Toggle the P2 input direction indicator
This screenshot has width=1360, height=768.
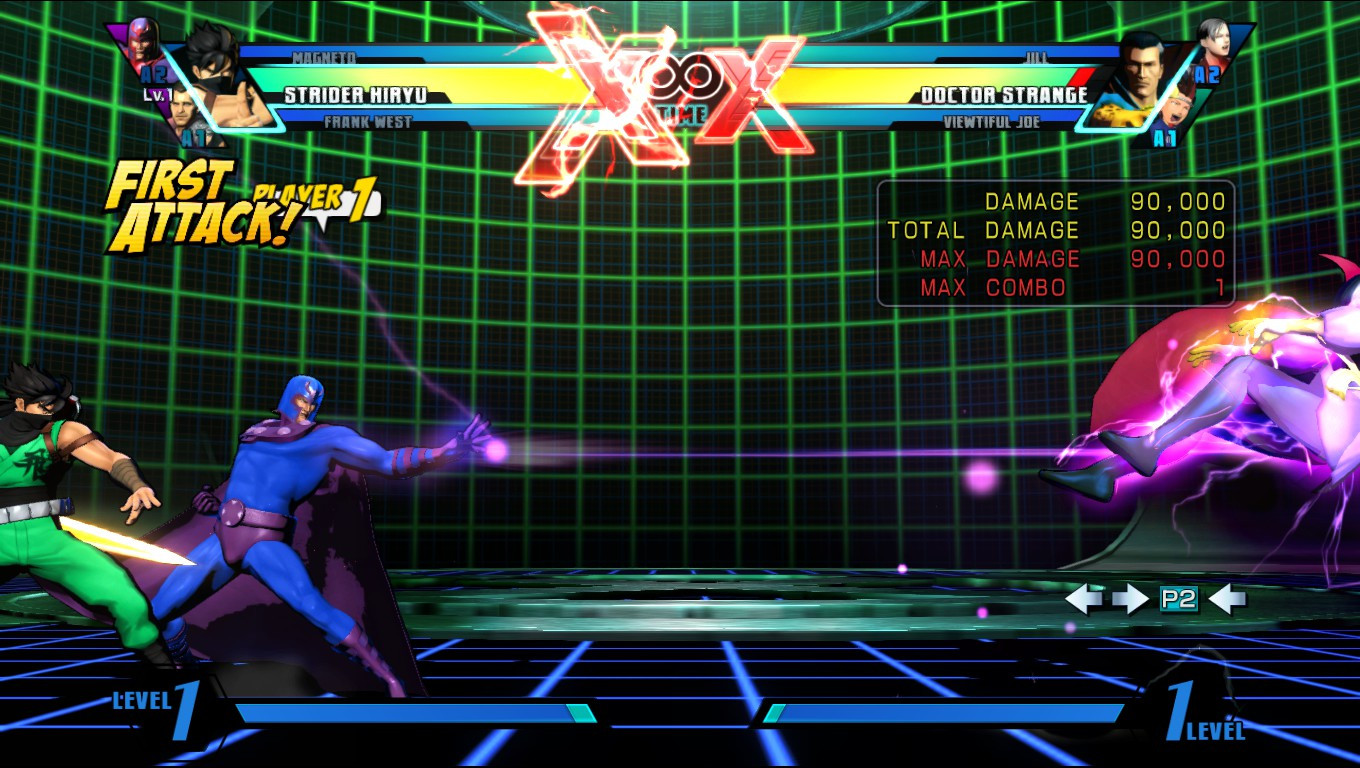(1178, 598)
